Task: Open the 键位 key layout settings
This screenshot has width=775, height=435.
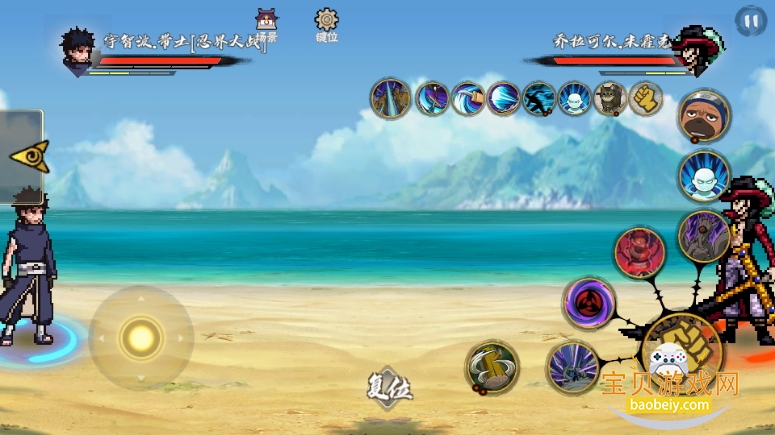Action: (x=326, y=26)
